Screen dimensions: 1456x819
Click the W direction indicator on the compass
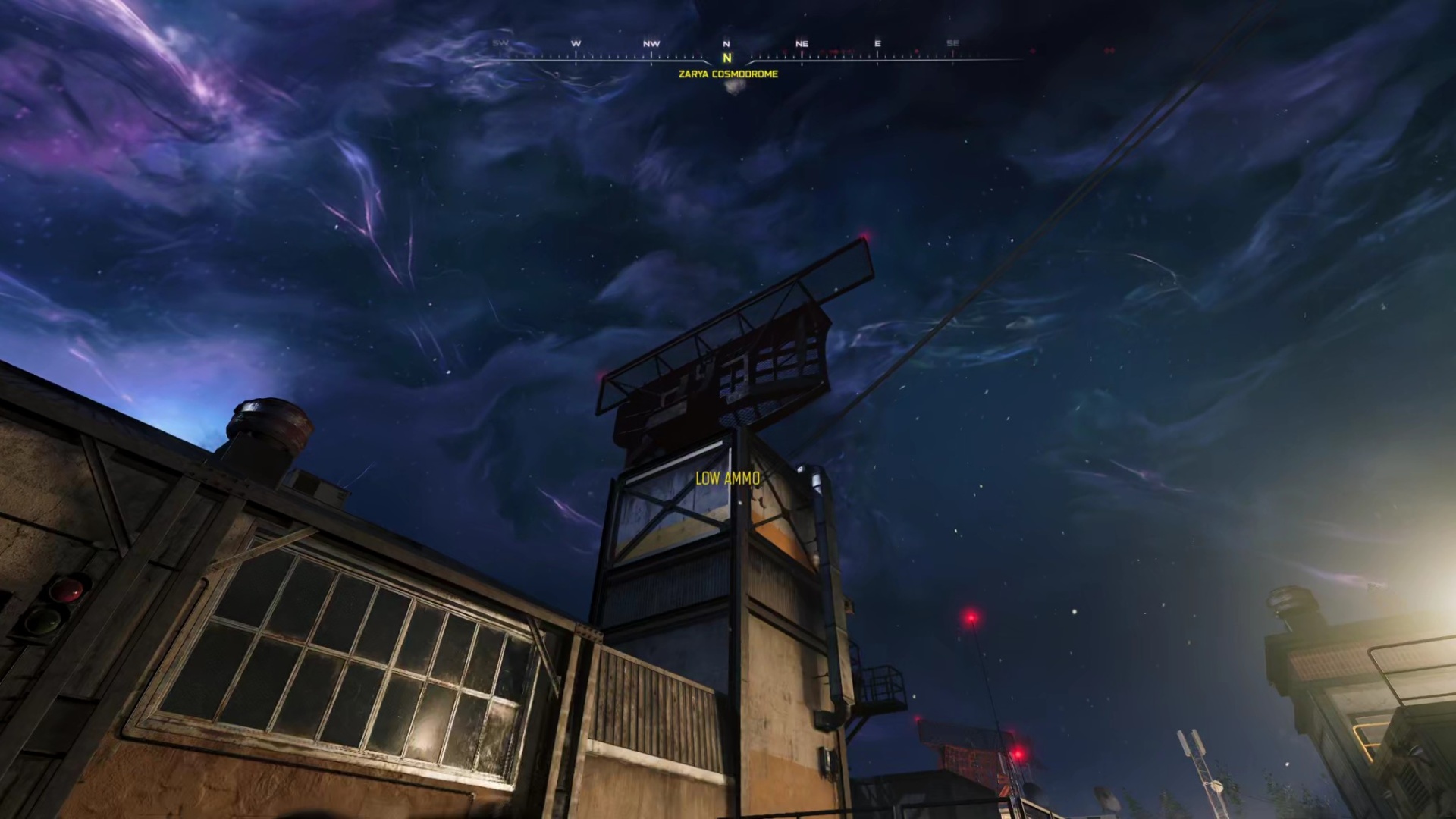[574, 43]
